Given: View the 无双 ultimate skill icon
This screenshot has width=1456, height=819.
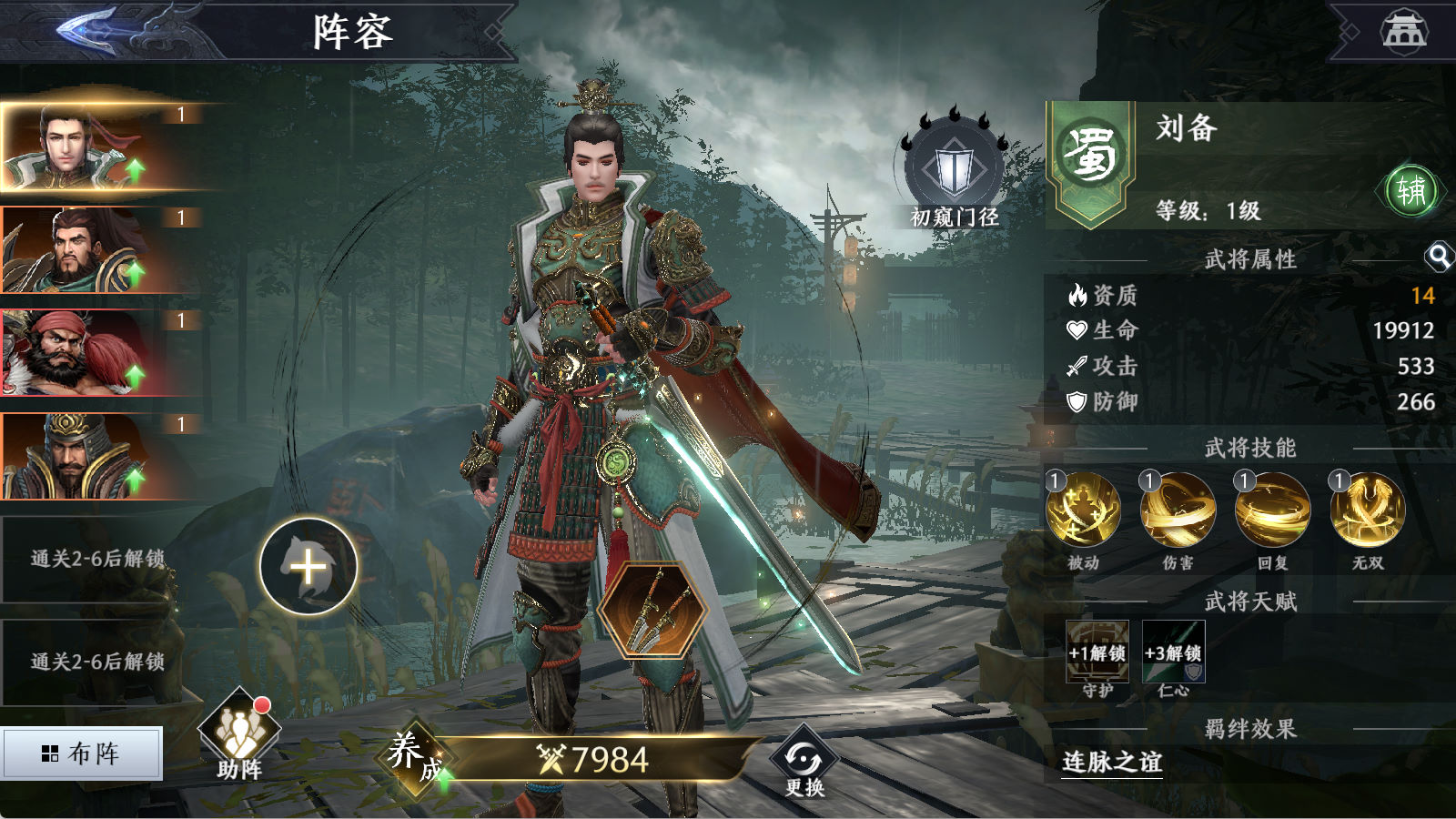Looking at the screenshot, I should (1367, 511).
